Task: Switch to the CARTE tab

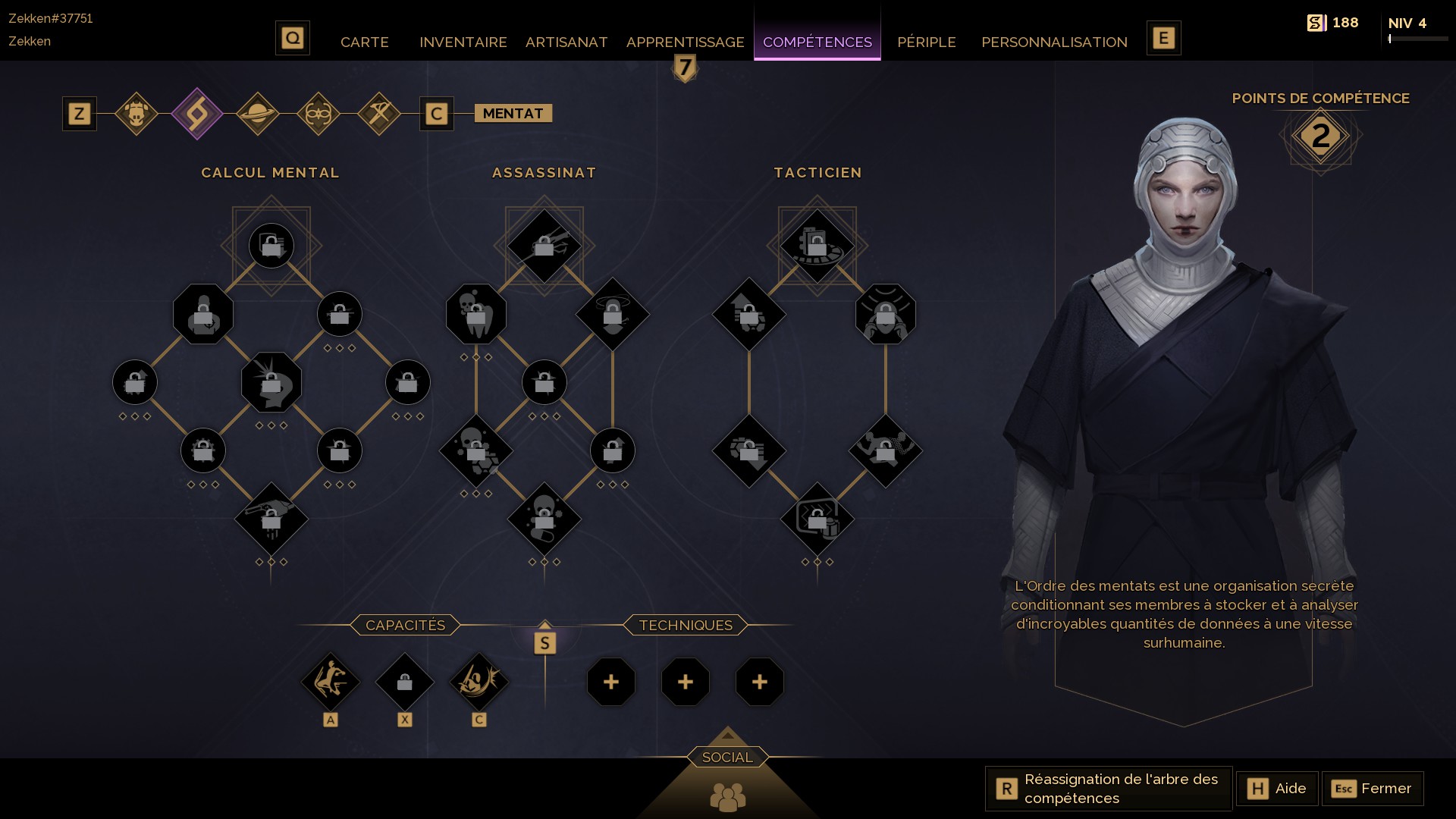Action: coord(365,42)
